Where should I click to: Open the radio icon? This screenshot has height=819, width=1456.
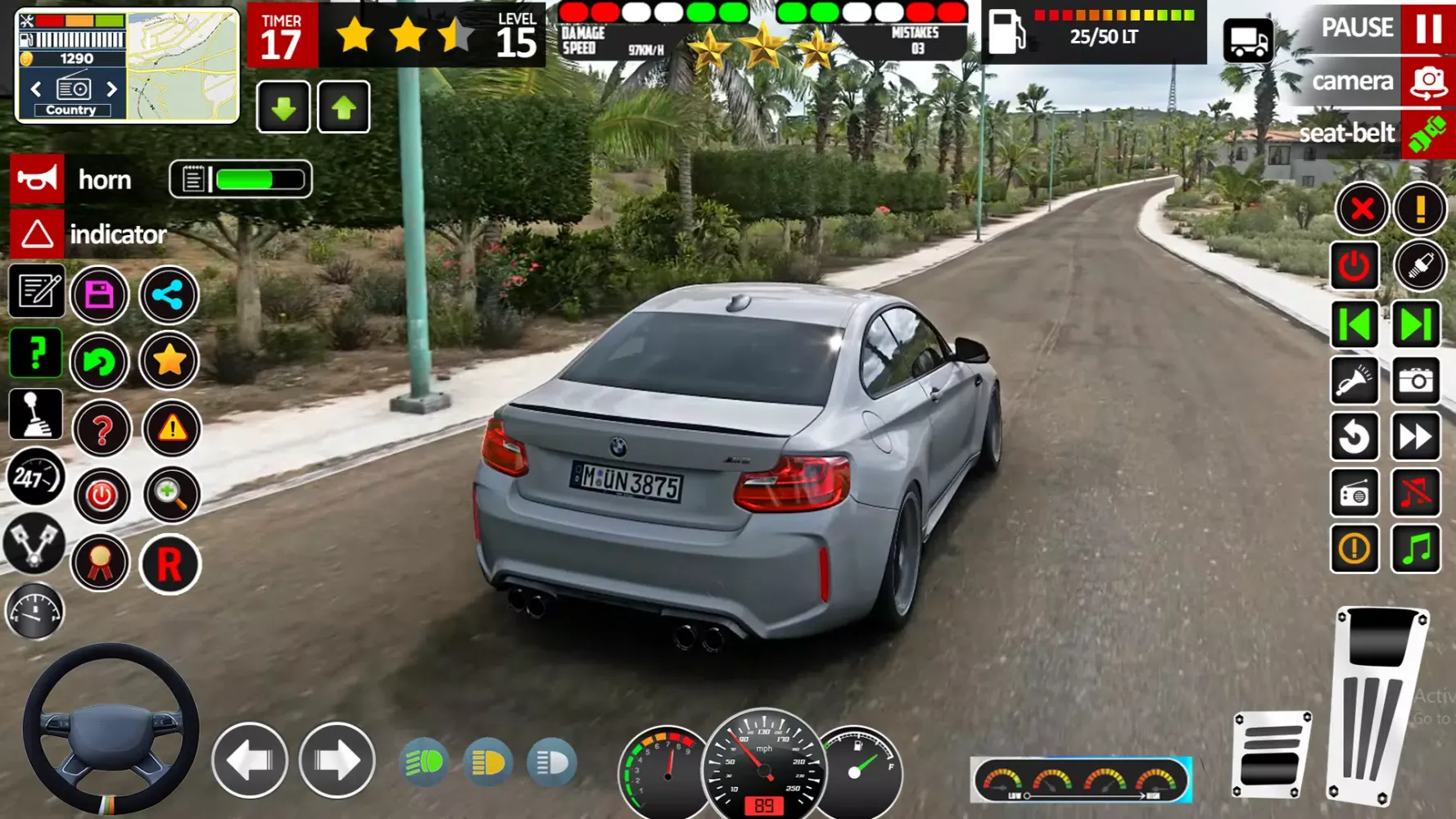1354,493
